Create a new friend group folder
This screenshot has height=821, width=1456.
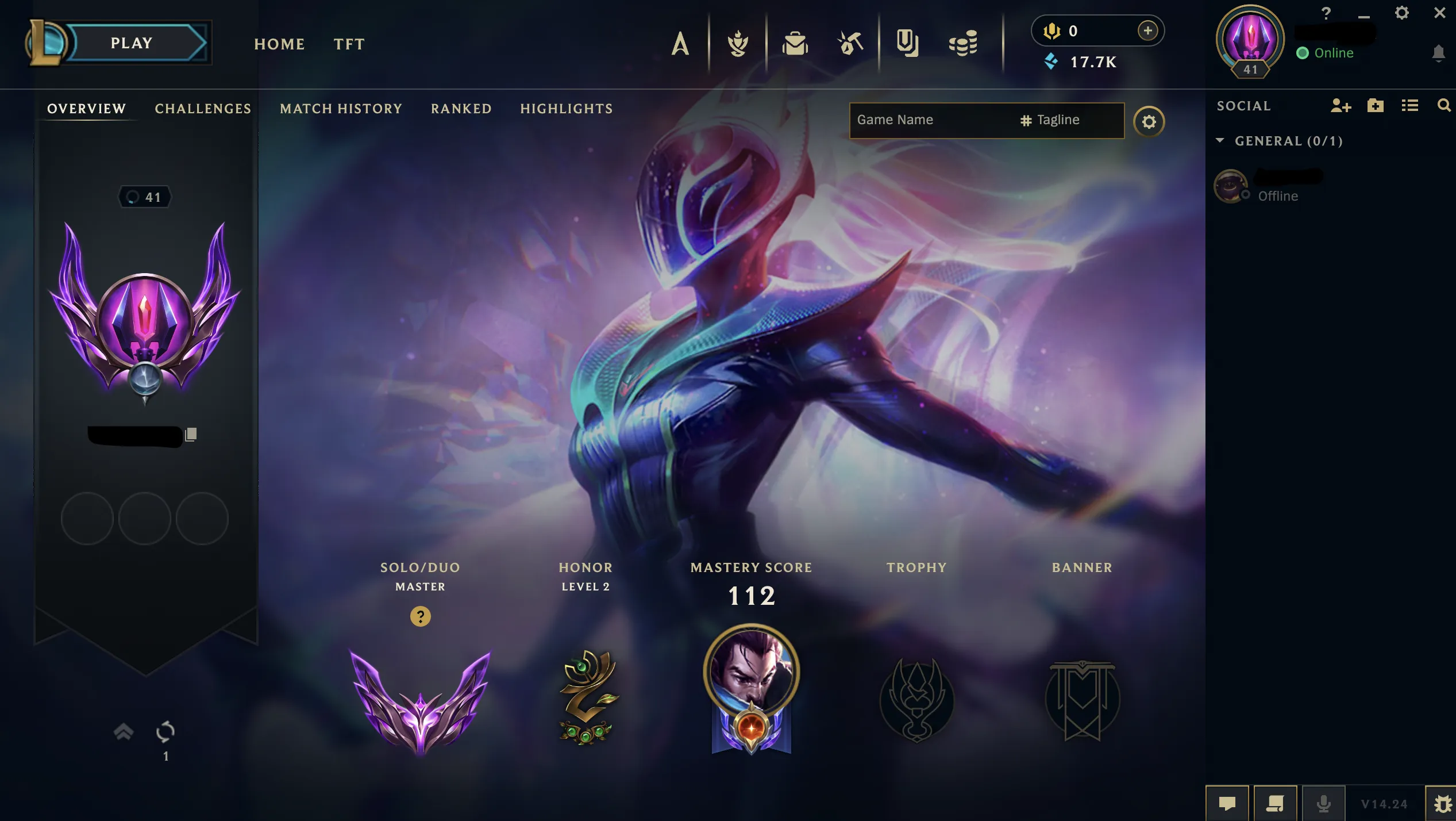coord(1376,106)
